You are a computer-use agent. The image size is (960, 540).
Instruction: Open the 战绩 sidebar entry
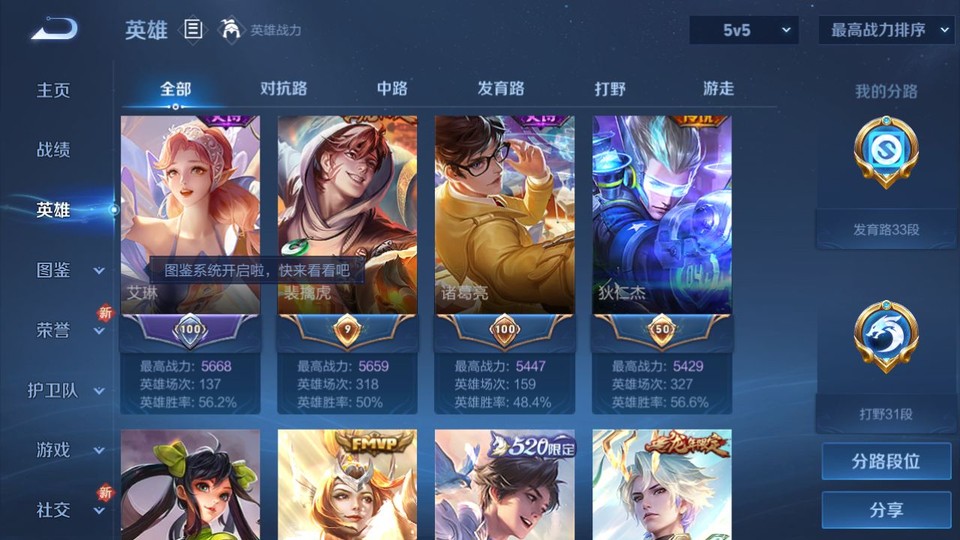[54, 150]
